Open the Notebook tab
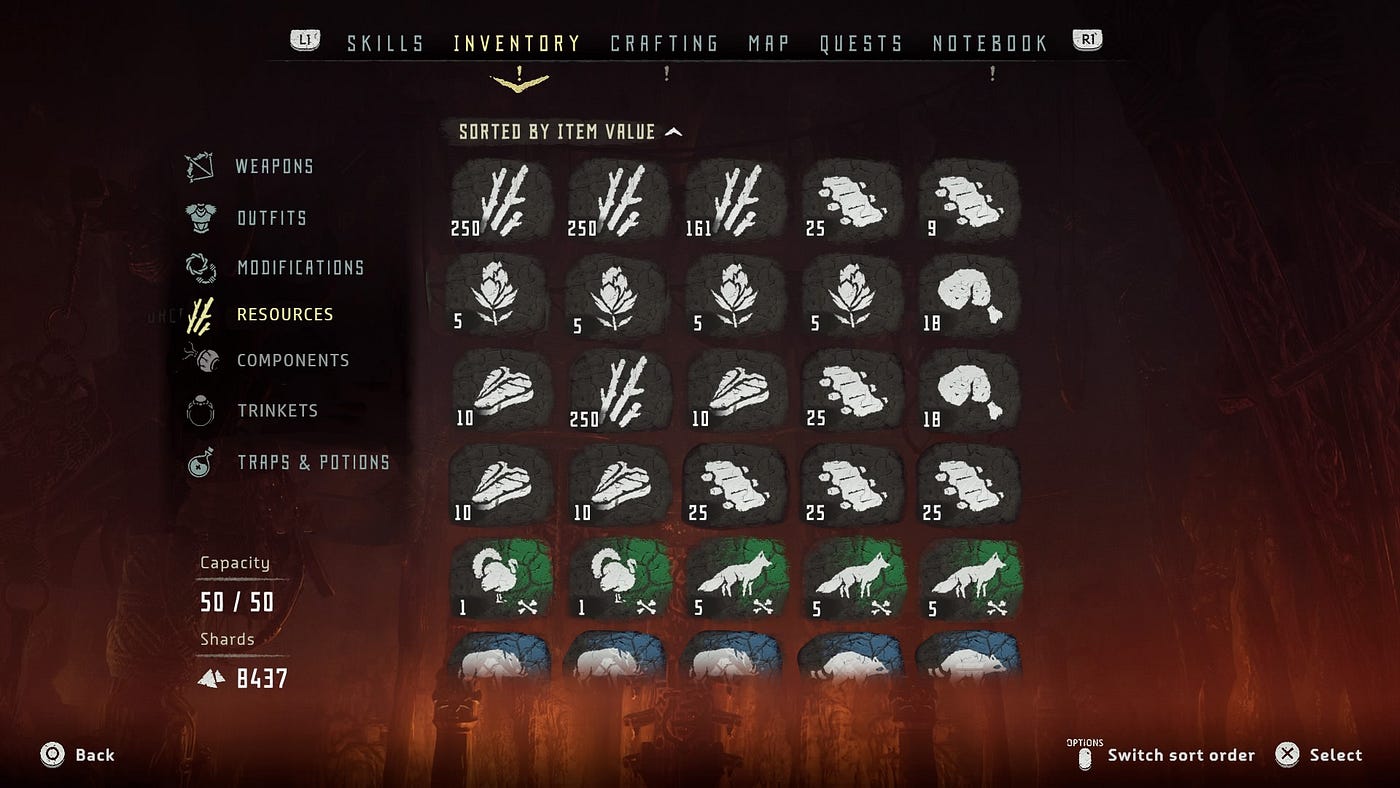1400x788 pixels. click(x=990, y=44)
